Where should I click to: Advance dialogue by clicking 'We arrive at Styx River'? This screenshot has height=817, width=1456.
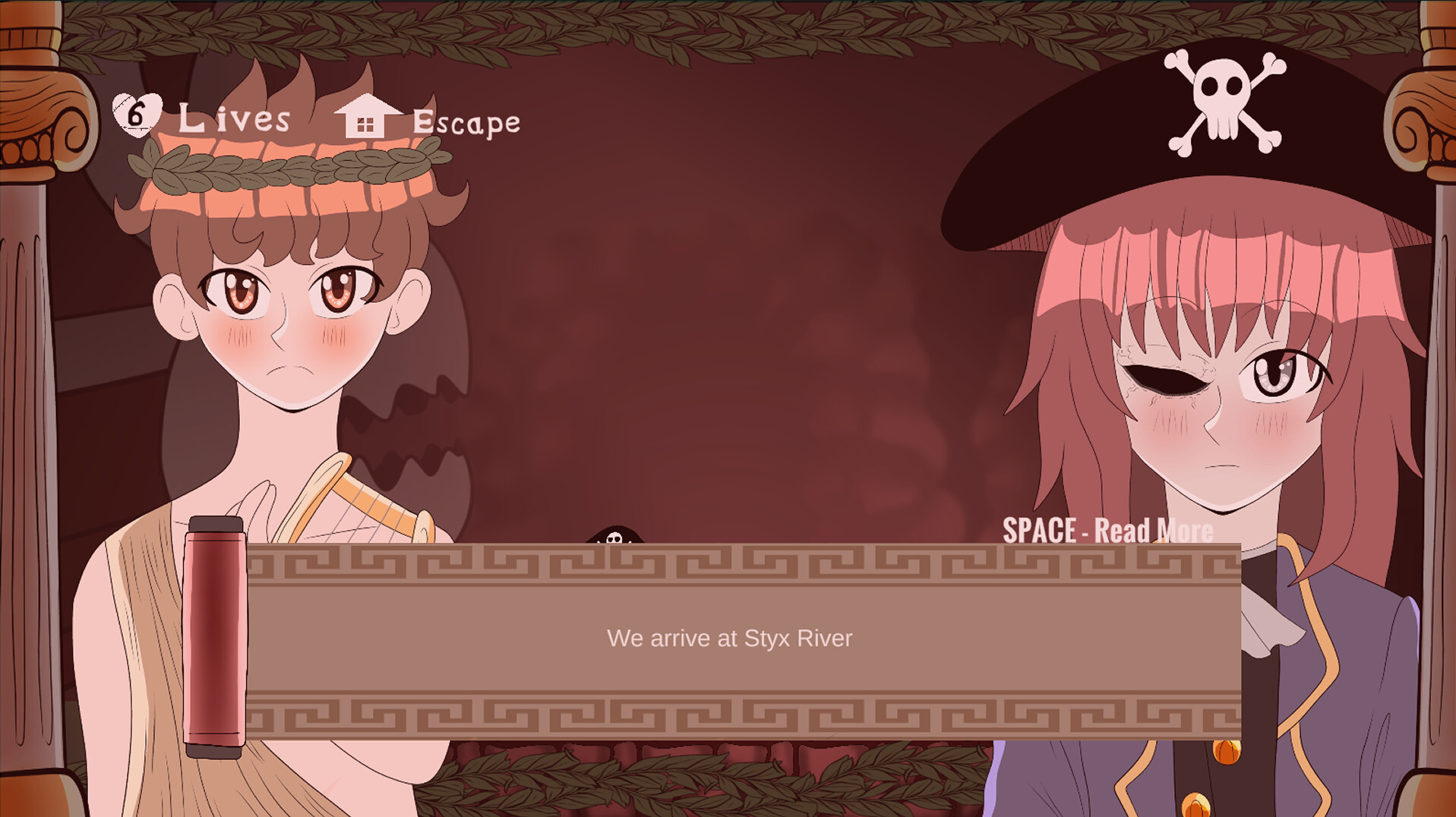click(x=731, y=639)
